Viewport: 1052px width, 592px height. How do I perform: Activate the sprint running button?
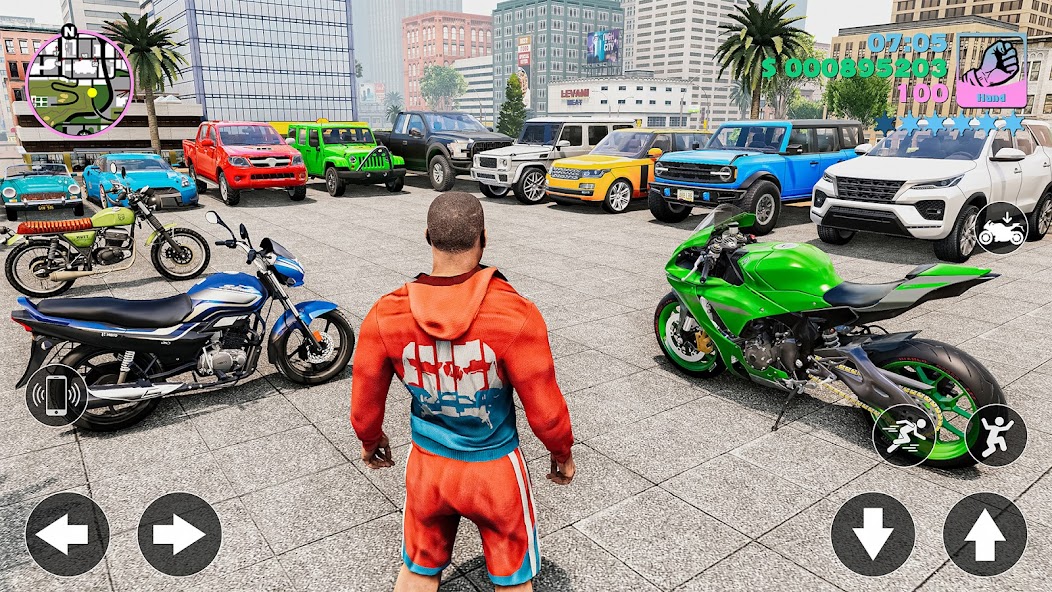pos(904,435)
